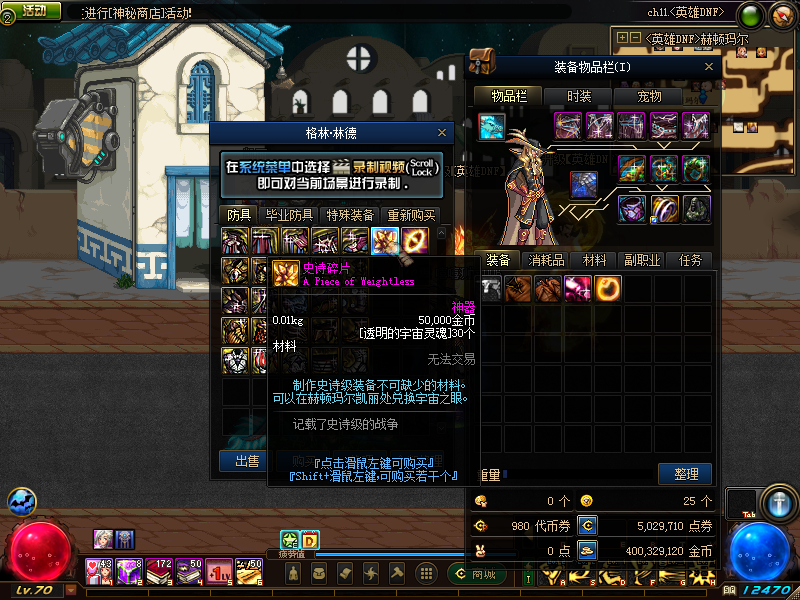
Task: Click the green orb button beside the channel name
Action: pos(752,14)
